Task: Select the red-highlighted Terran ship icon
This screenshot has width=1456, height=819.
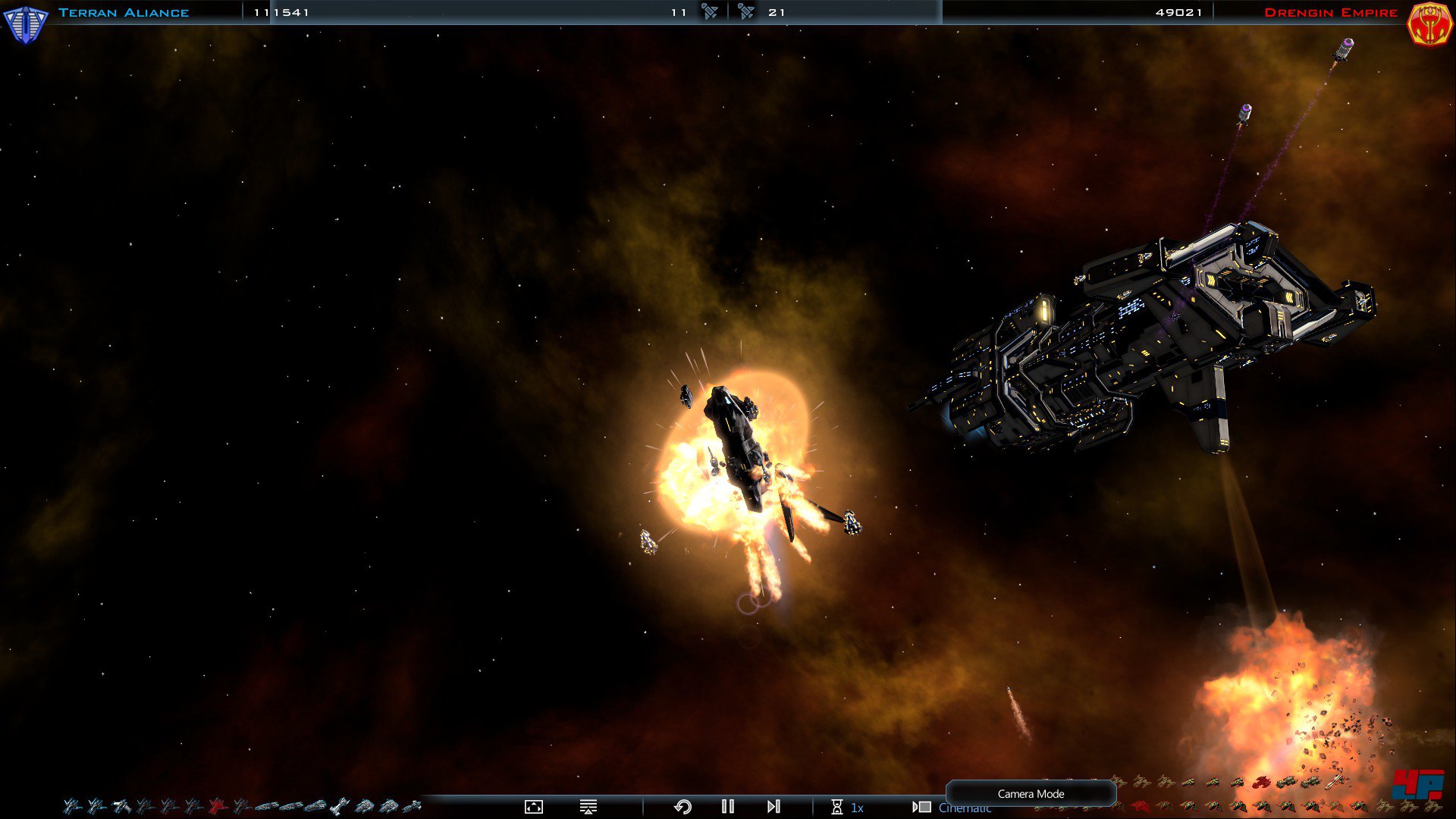Action: point(218,806)
